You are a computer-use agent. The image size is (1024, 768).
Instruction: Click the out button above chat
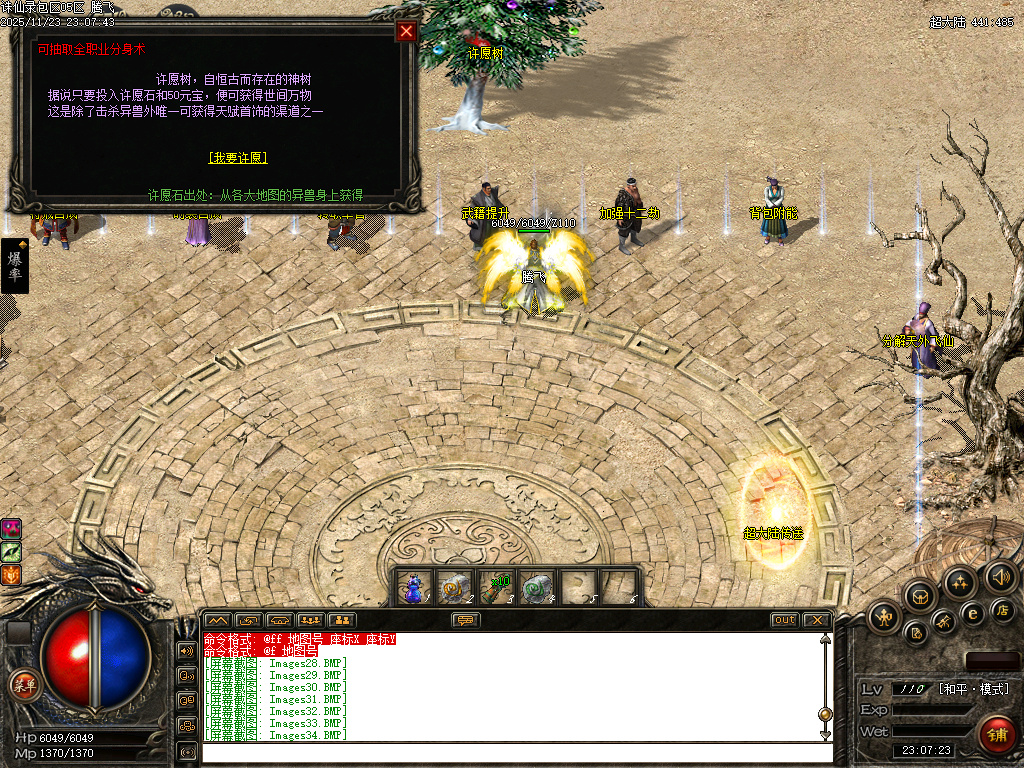(x=785, y=620)
